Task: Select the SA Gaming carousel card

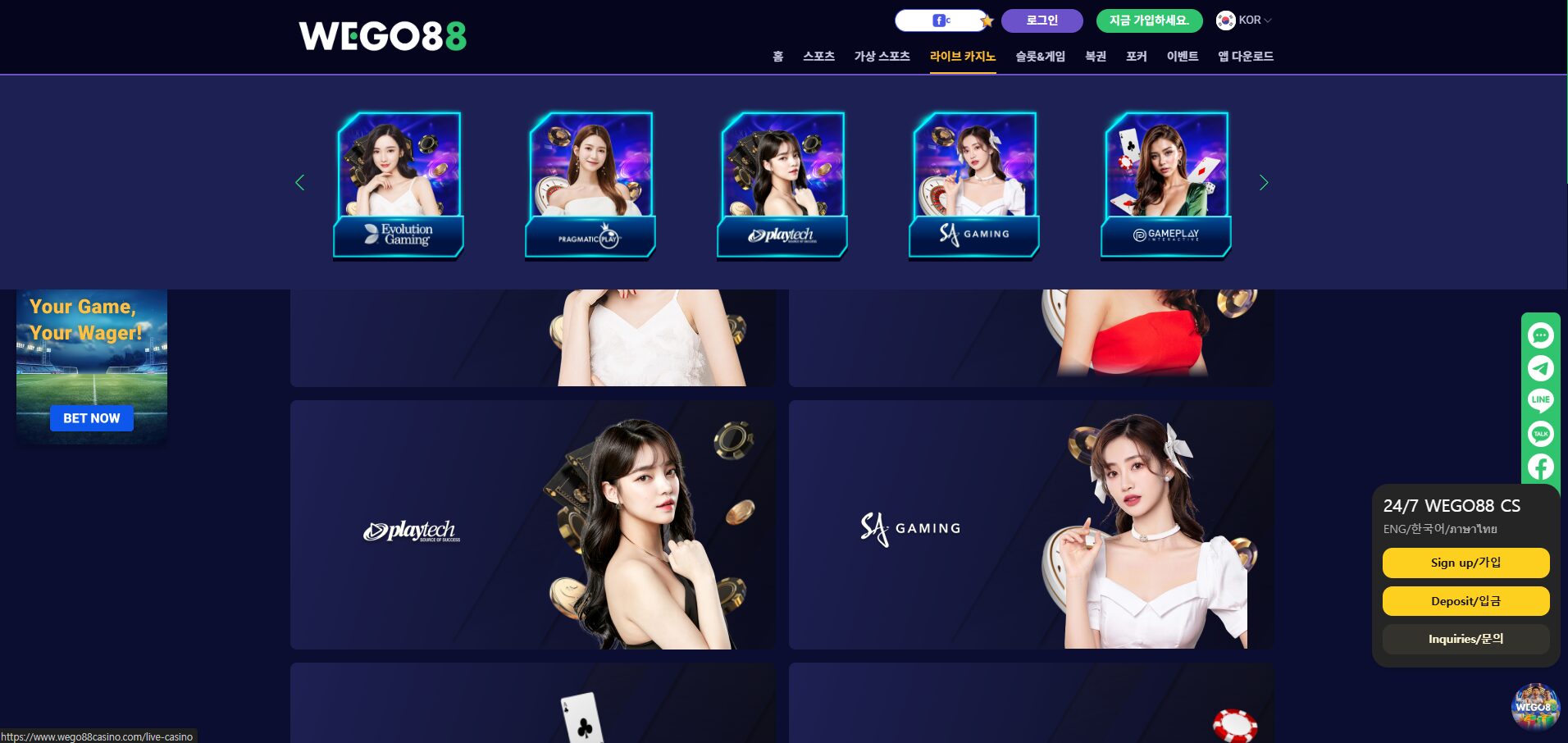Action: click(x=974, y=185)
